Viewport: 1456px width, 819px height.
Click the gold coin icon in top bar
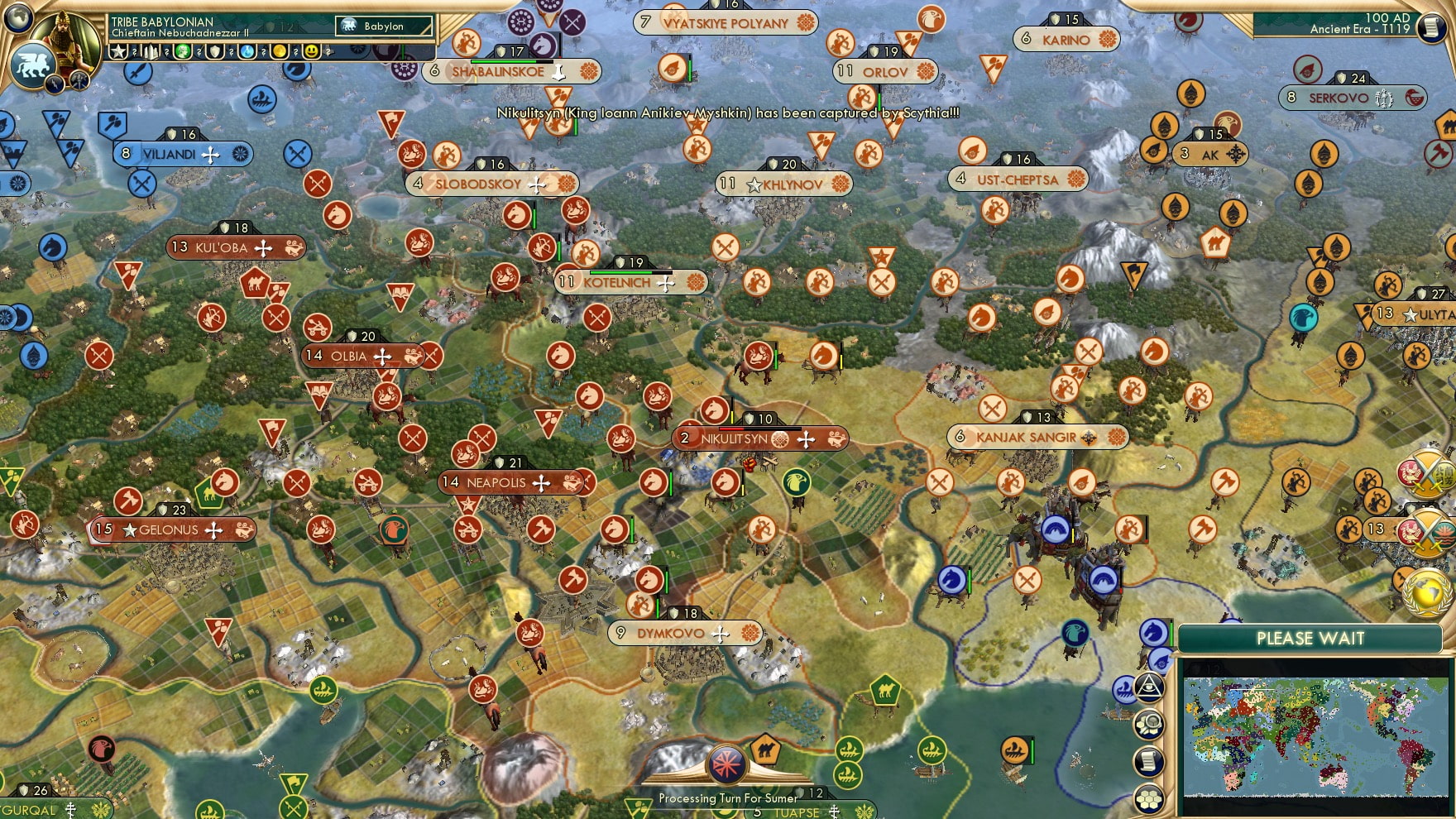coord(280,51)
